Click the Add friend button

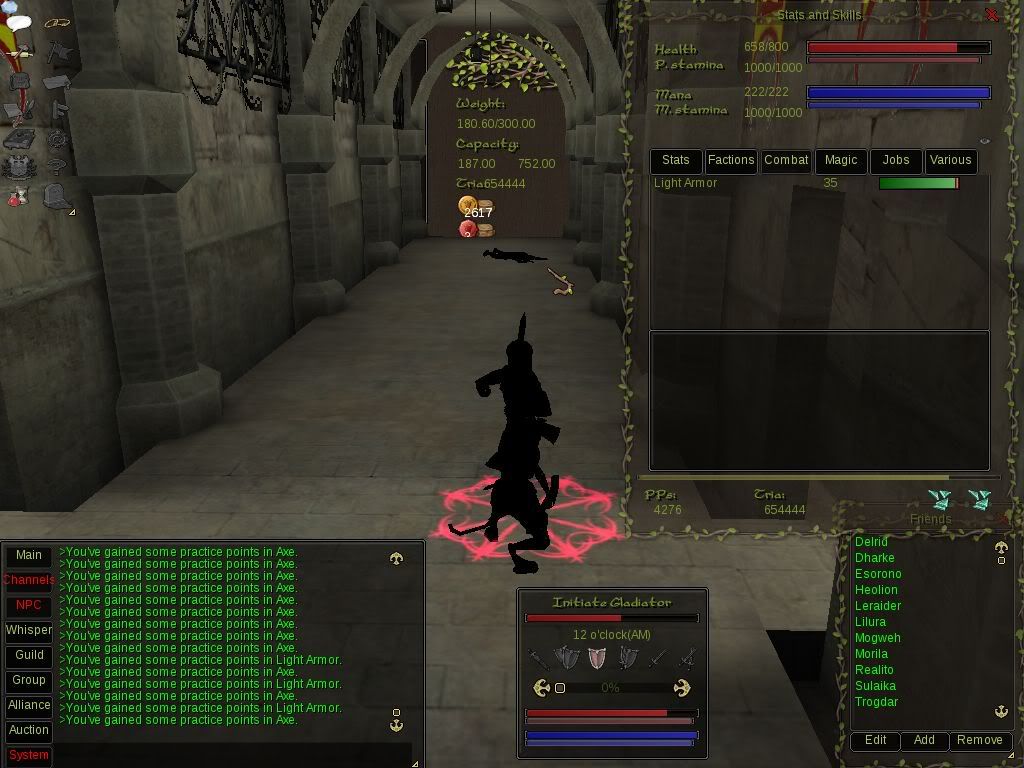(x=924, y=741)
